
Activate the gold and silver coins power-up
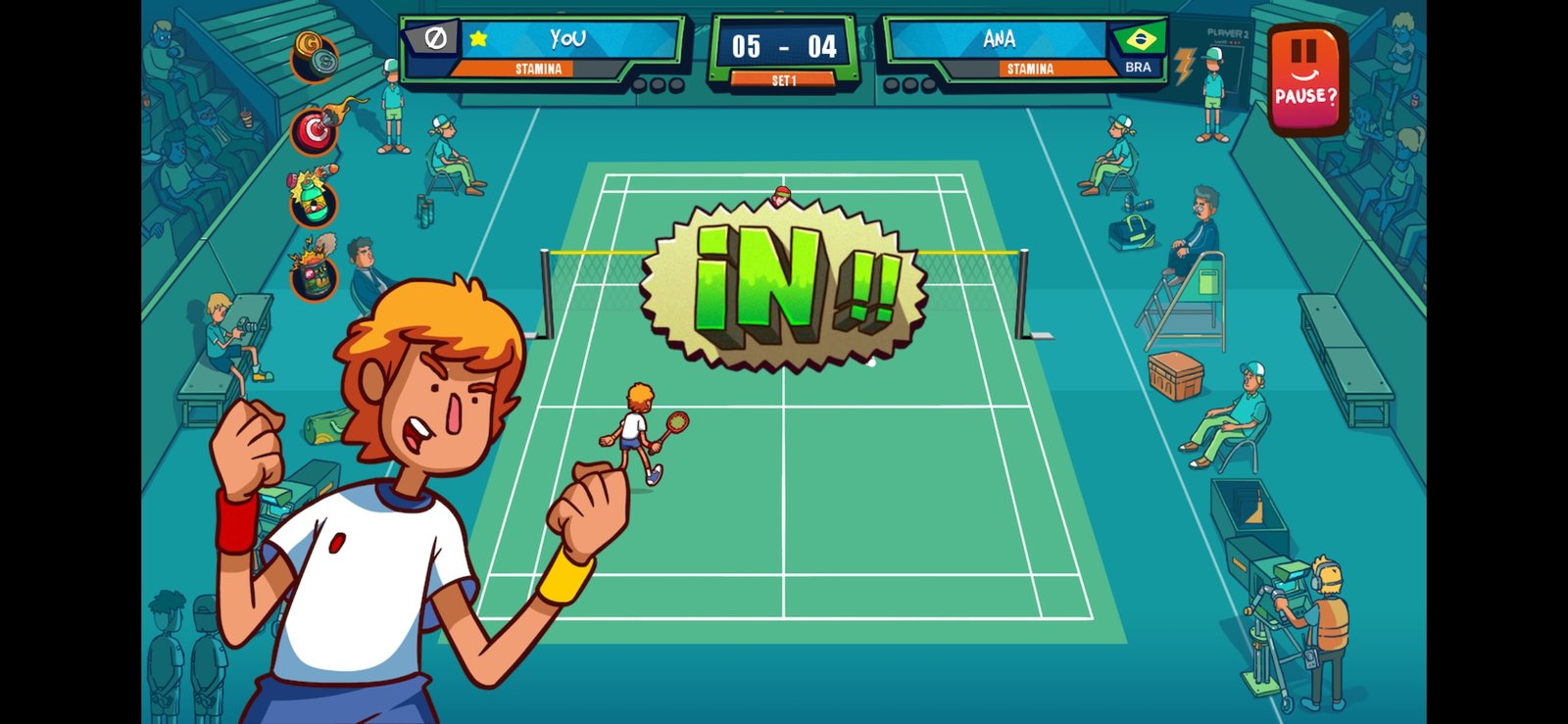315,57
